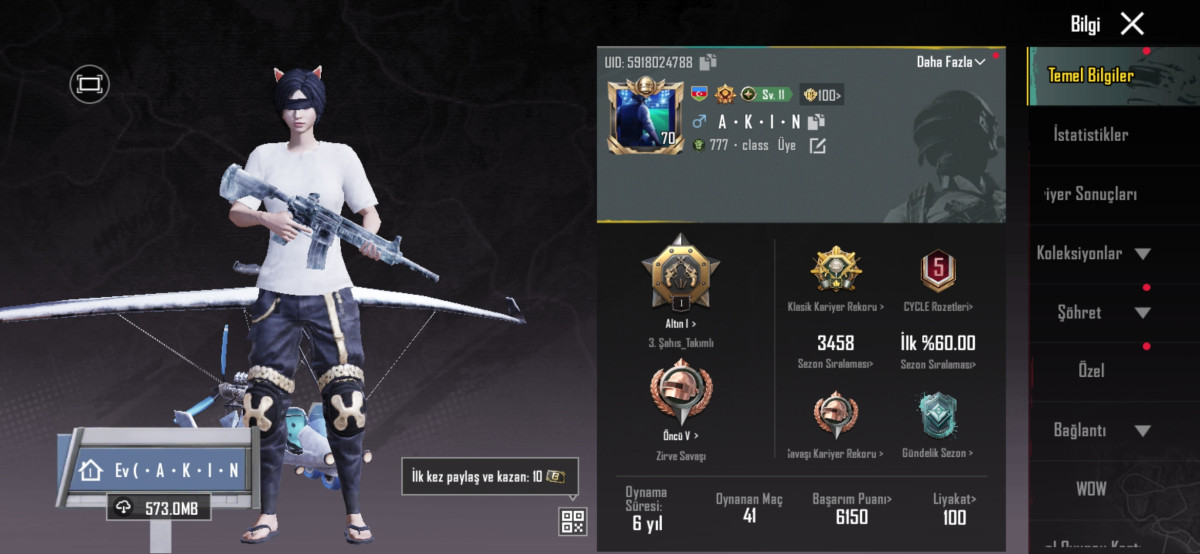
Task: Close the Bilgi profile screen
Action: click(x=1132, y=24)
